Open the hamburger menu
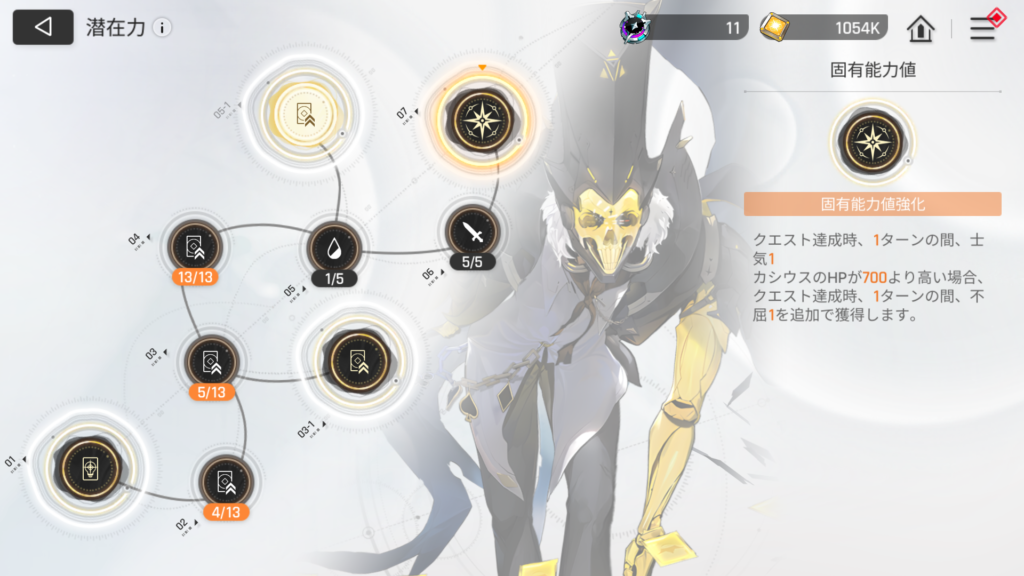This screenshot has height=576, width=1024. [984, 28]
